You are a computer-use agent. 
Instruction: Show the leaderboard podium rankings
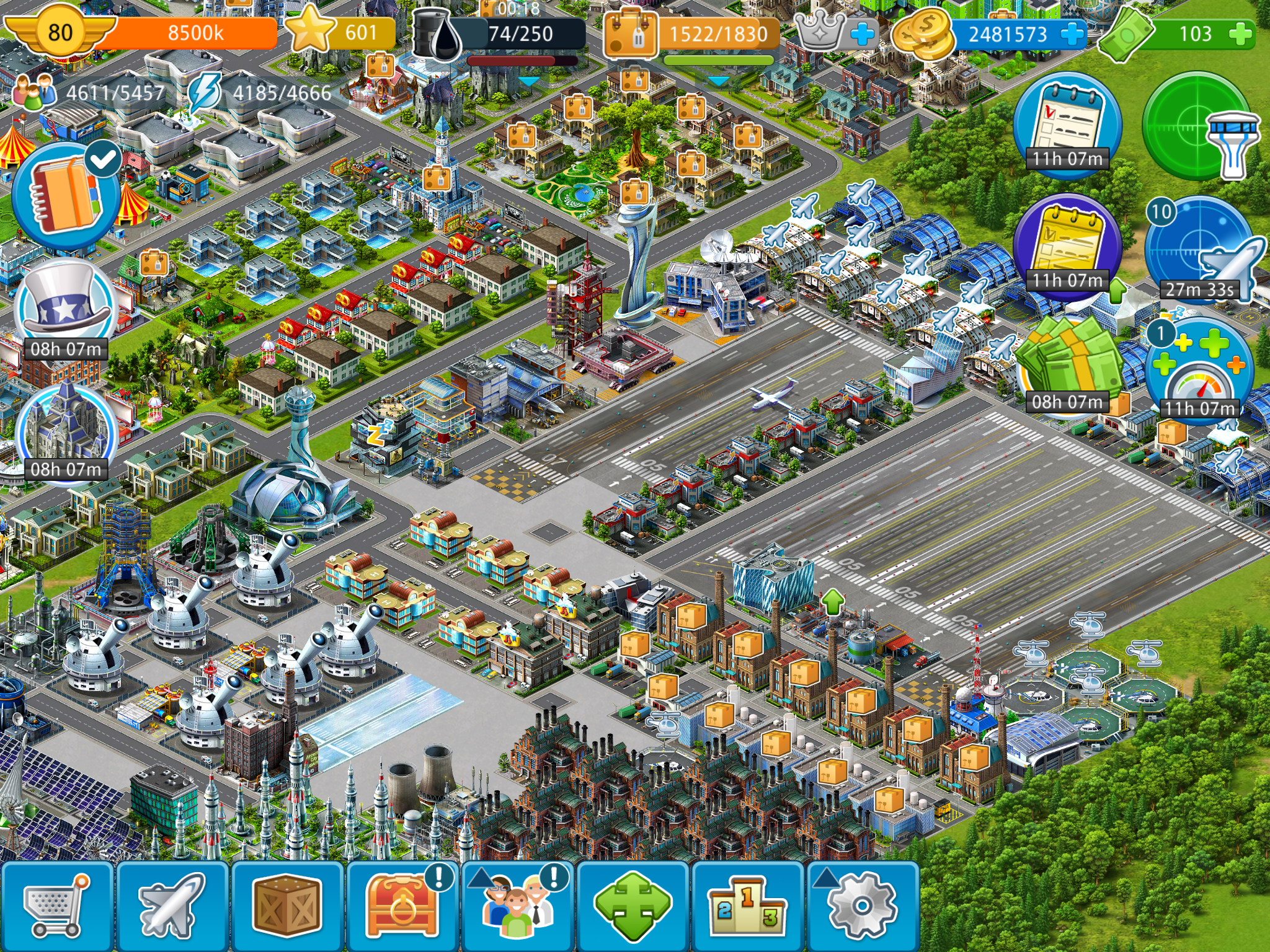coord(747,906)
